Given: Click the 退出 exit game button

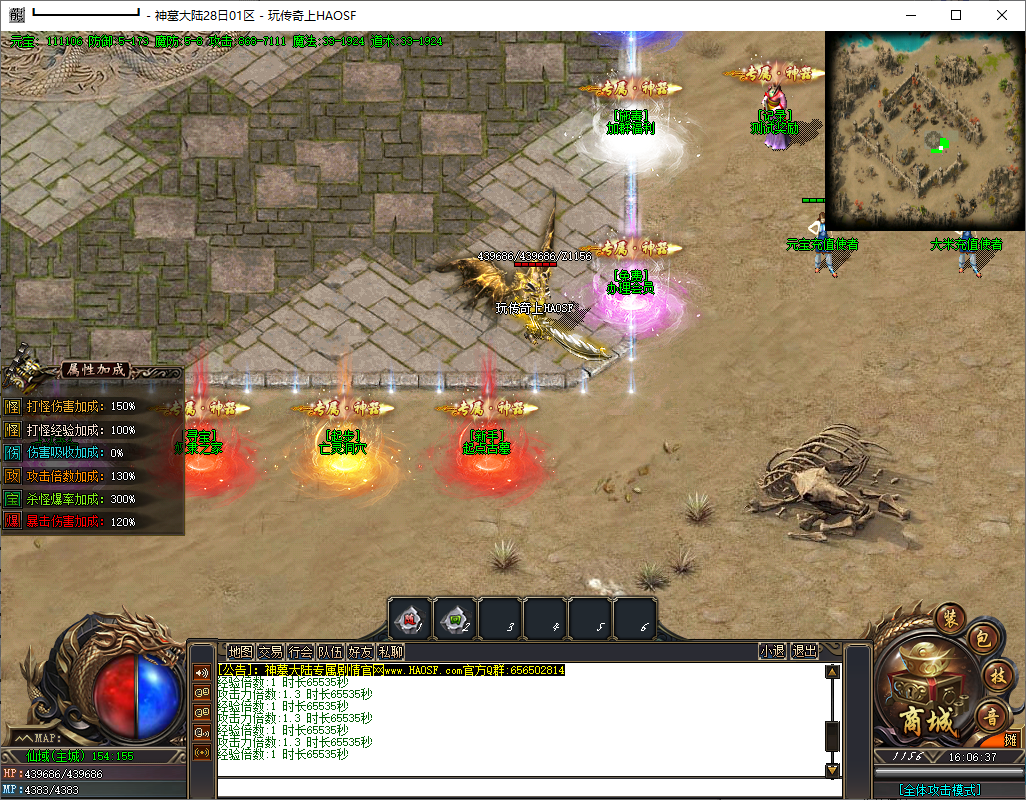Looking at the screenshot, I should tap(804, 651).
